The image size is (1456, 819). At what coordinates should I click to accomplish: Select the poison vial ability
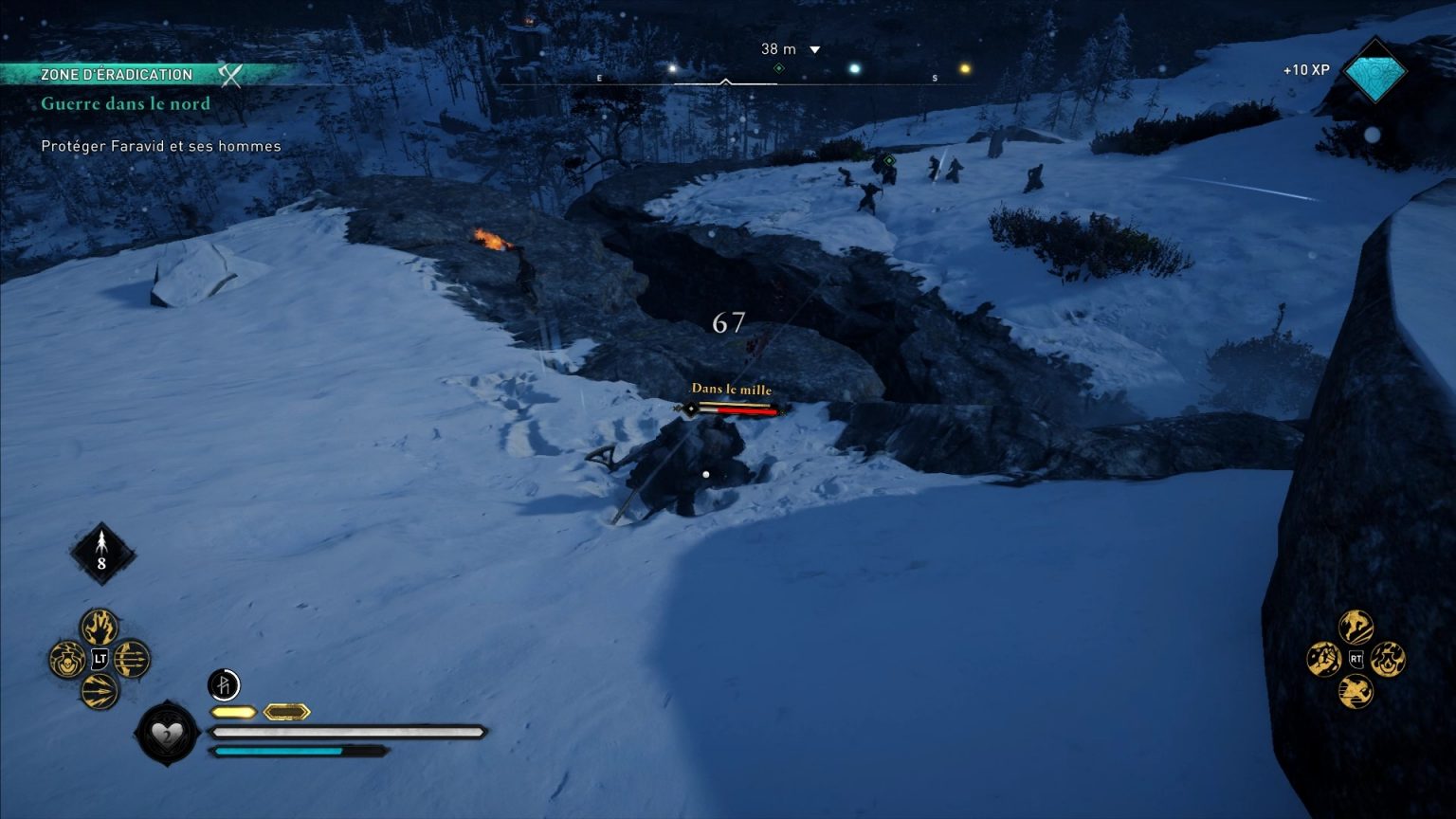click(66, 659)
